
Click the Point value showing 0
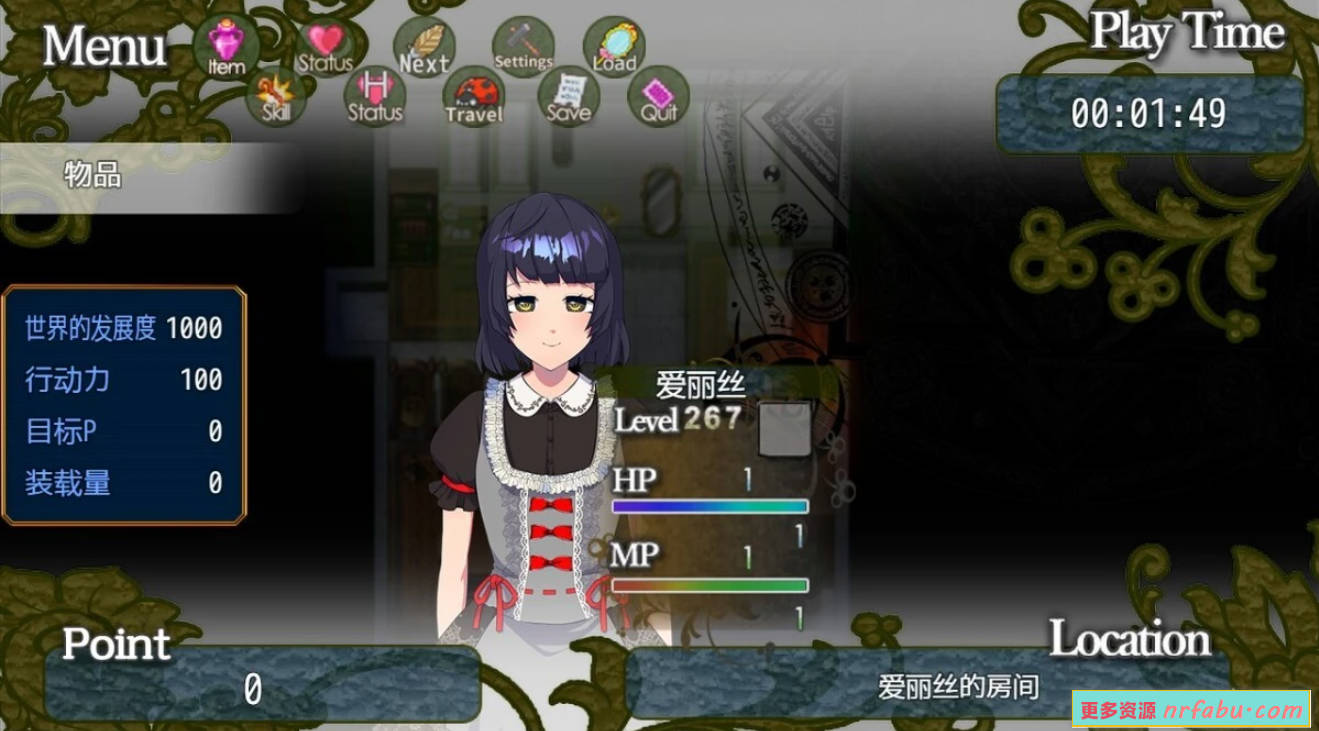click(253, 690)
